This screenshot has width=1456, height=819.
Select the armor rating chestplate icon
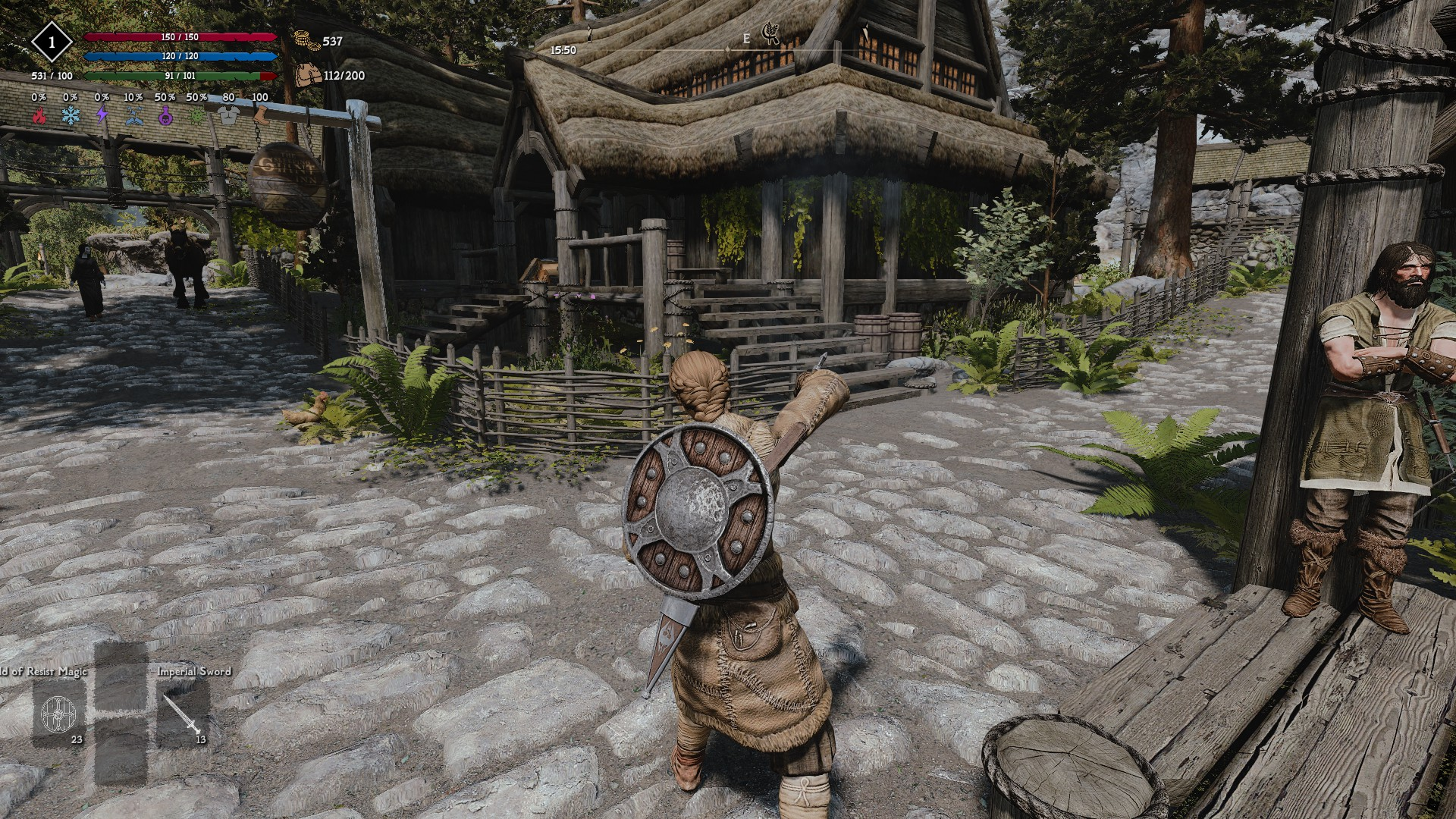point(229,113)
